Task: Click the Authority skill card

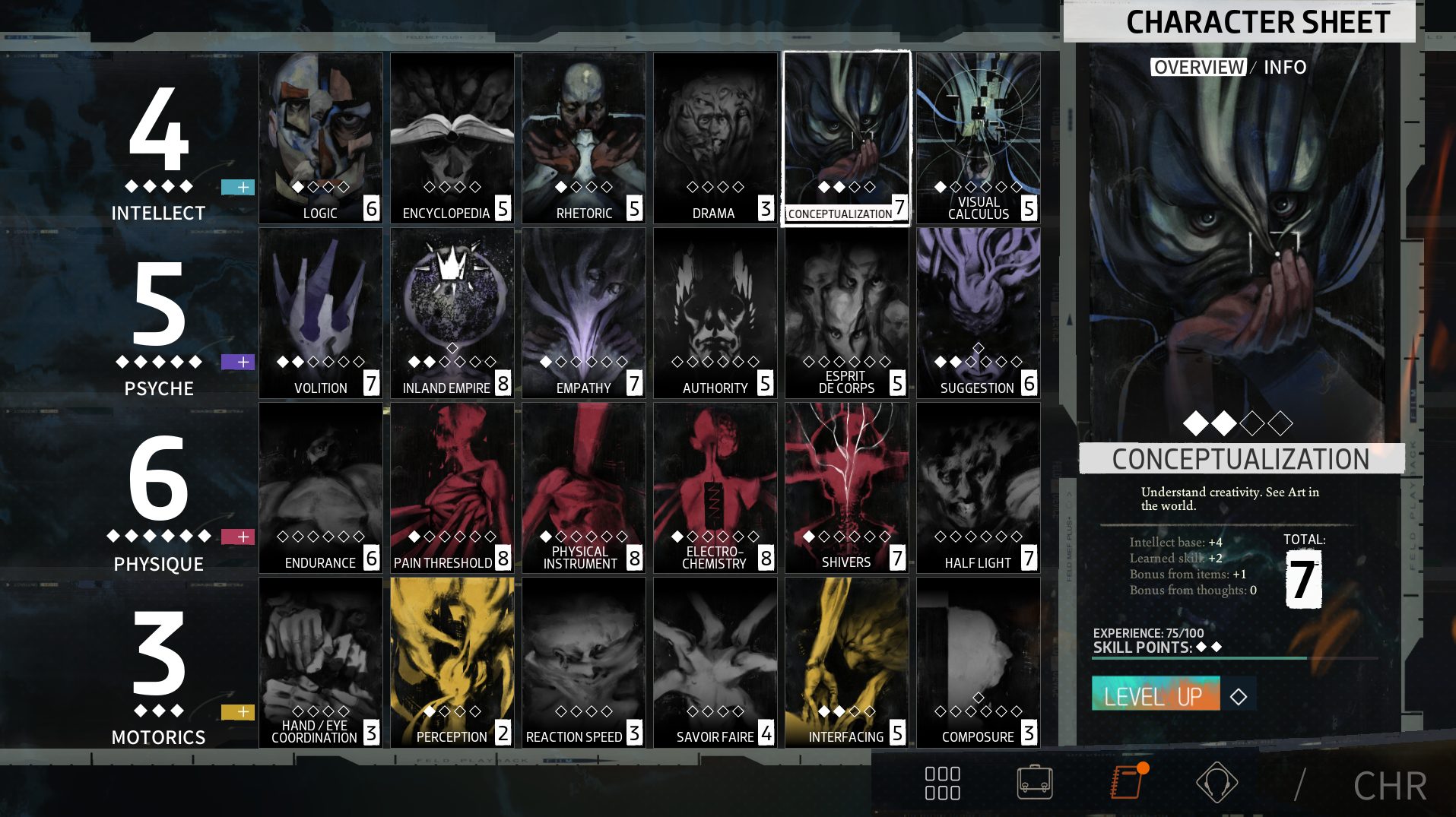Action: (x=715, y=312)
